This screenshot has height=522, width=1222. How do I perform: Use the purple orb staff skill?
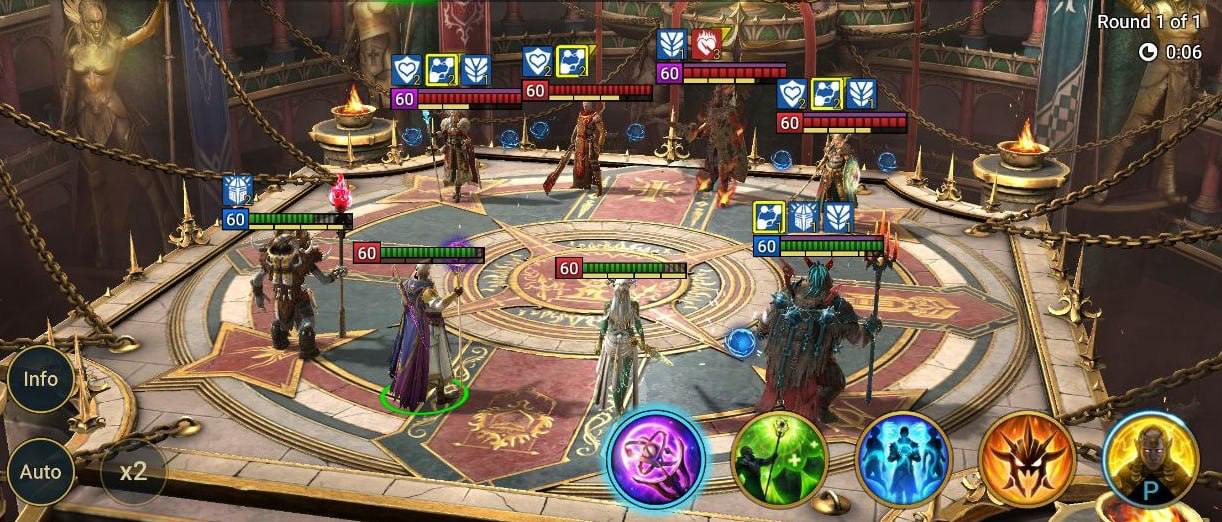pyautogui.click(x=656, y=458)
